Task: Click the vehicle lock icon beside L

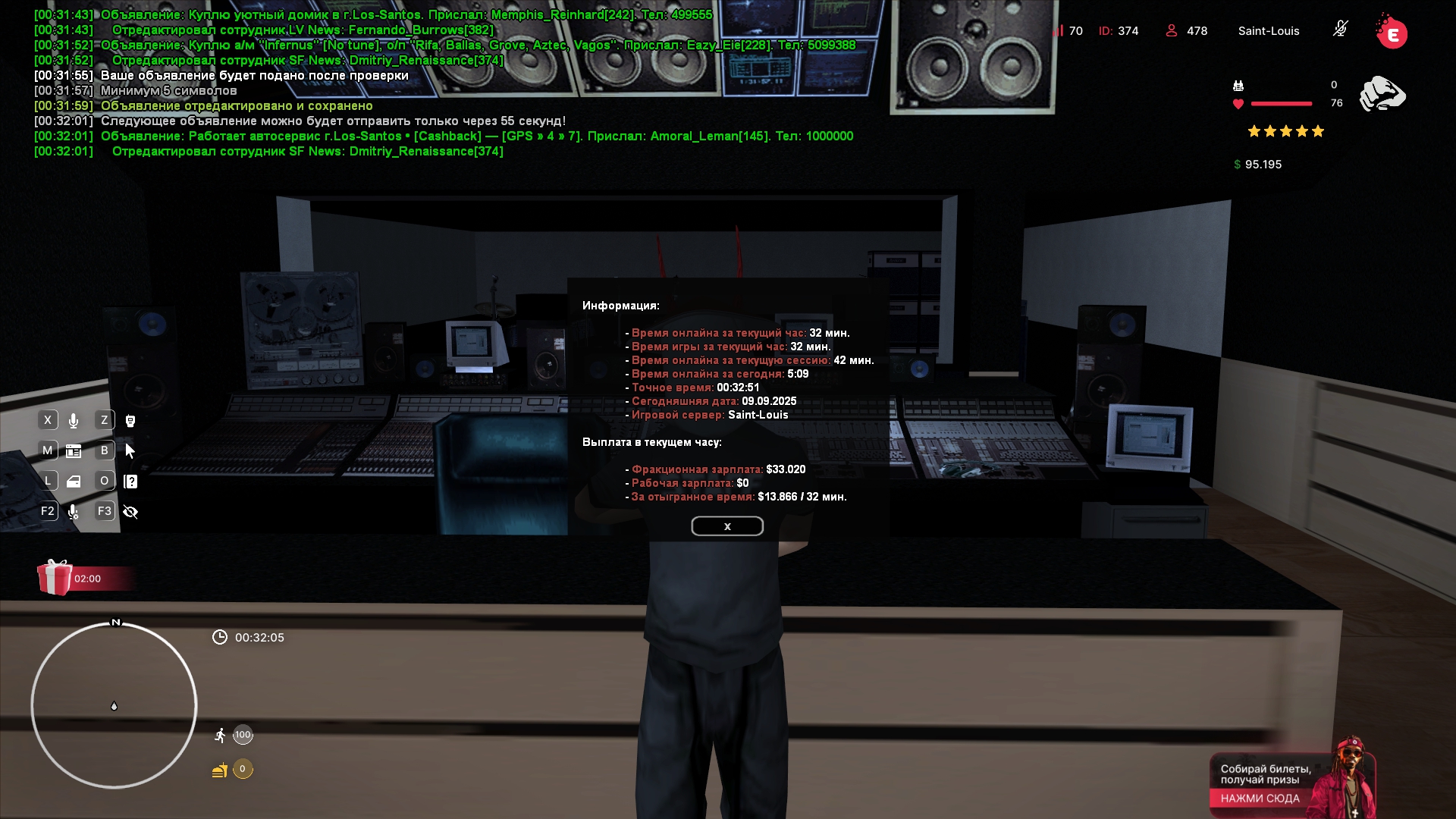Action: click(74, 482)
